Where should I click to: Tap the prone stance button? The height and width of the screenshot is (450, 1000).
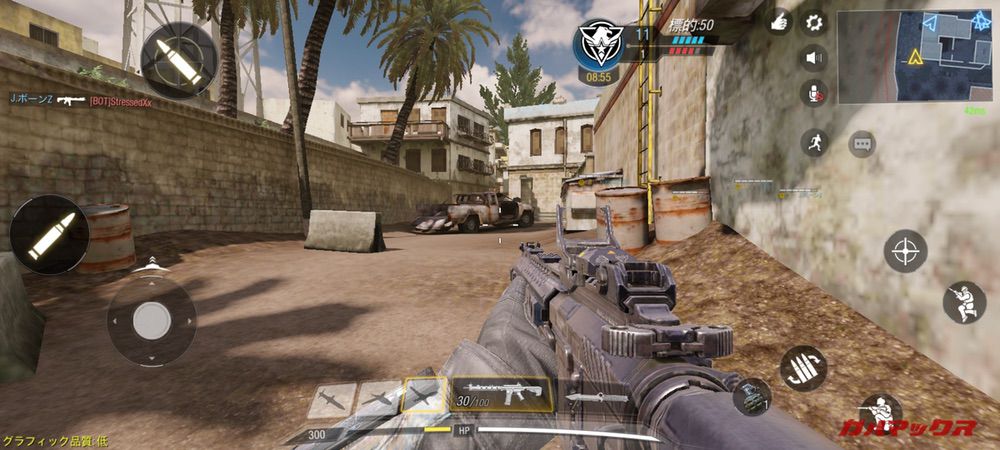pyautogui.click(x=880, y=412)
